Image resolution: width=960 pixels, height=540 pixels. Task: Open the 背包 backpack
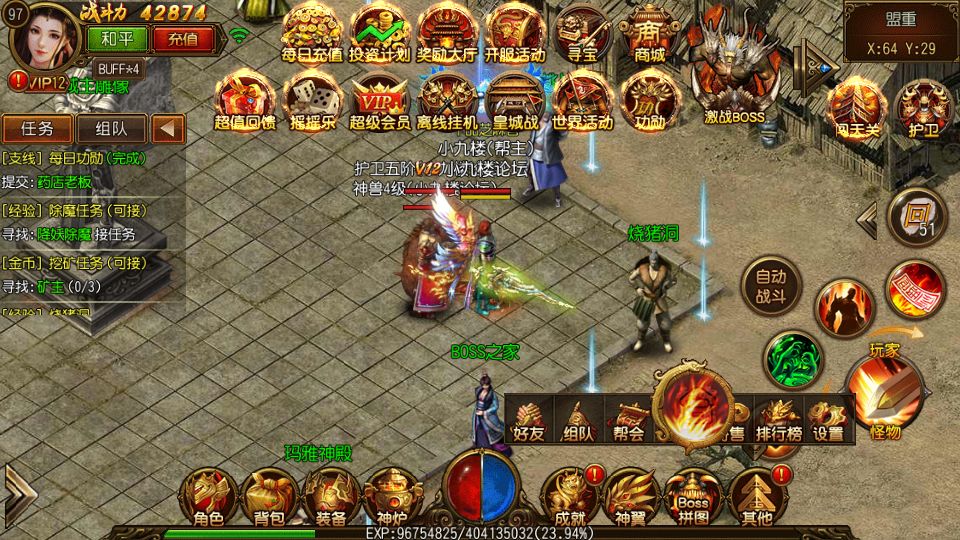(x=268, y=496)
